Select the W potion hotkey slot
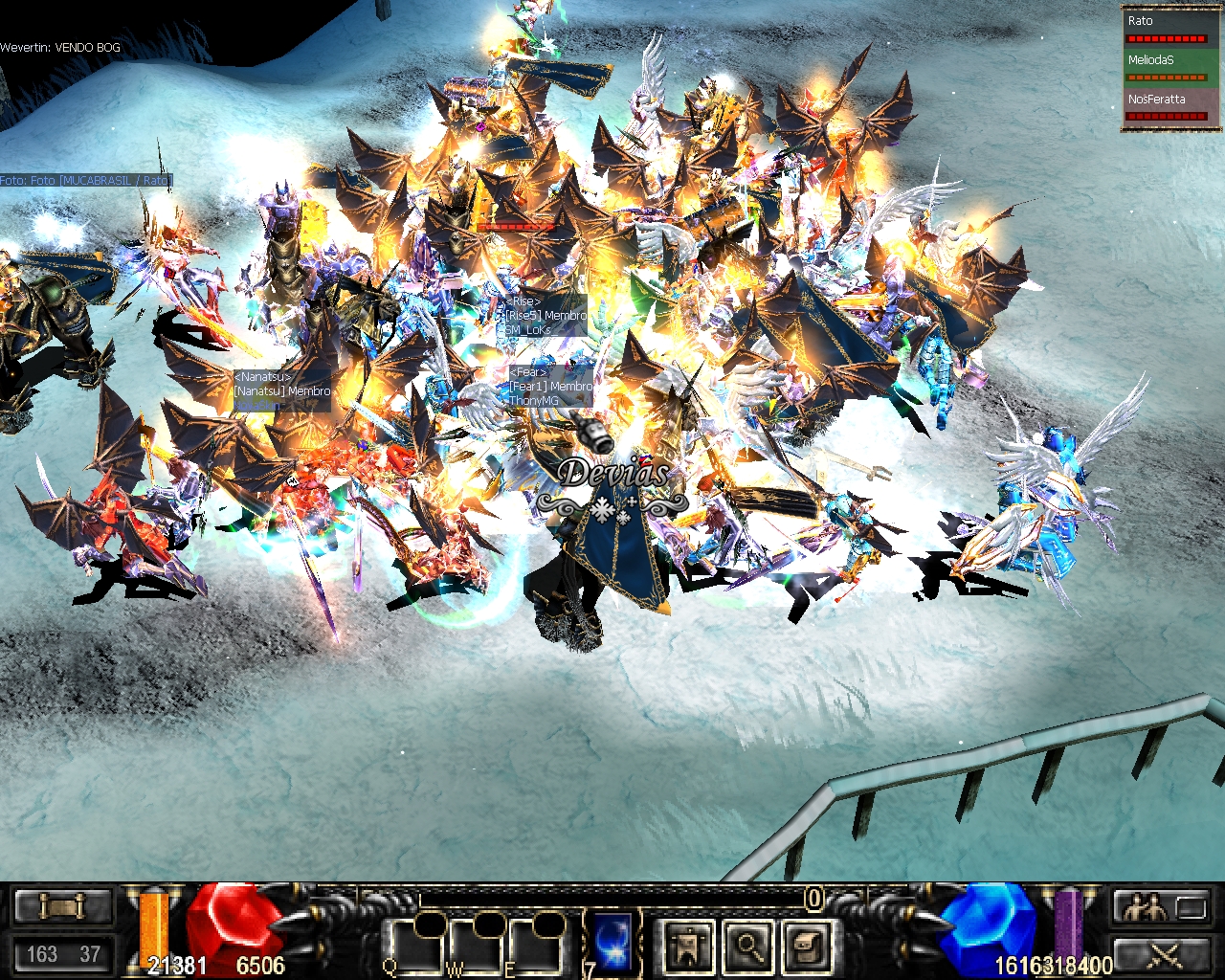Image resolution: width=1225 pixels, height=980 pixels. click(x=477, y=945)
